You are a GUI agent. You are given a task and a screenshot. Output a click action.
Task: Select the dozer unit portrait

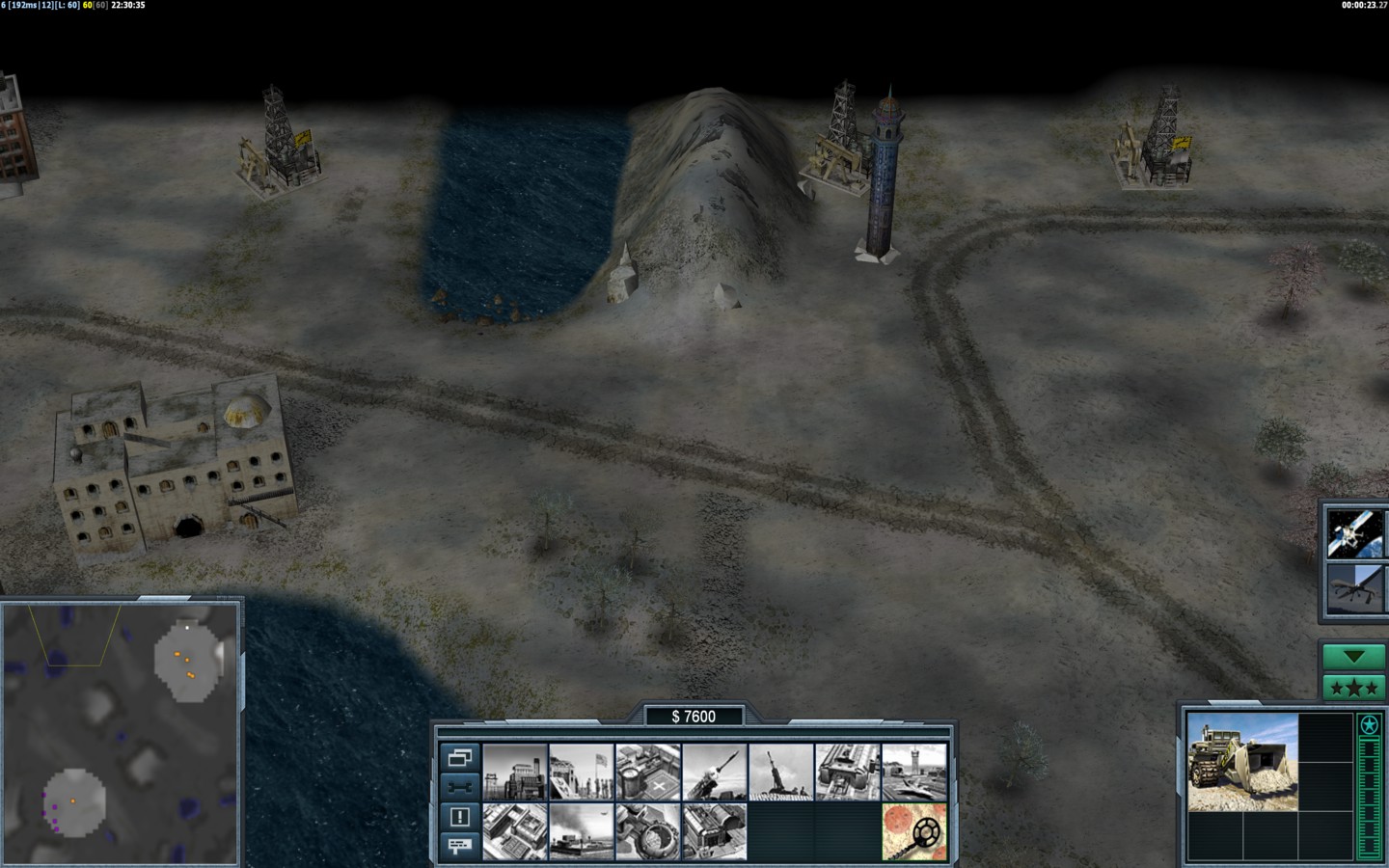tap(1242, 762)
